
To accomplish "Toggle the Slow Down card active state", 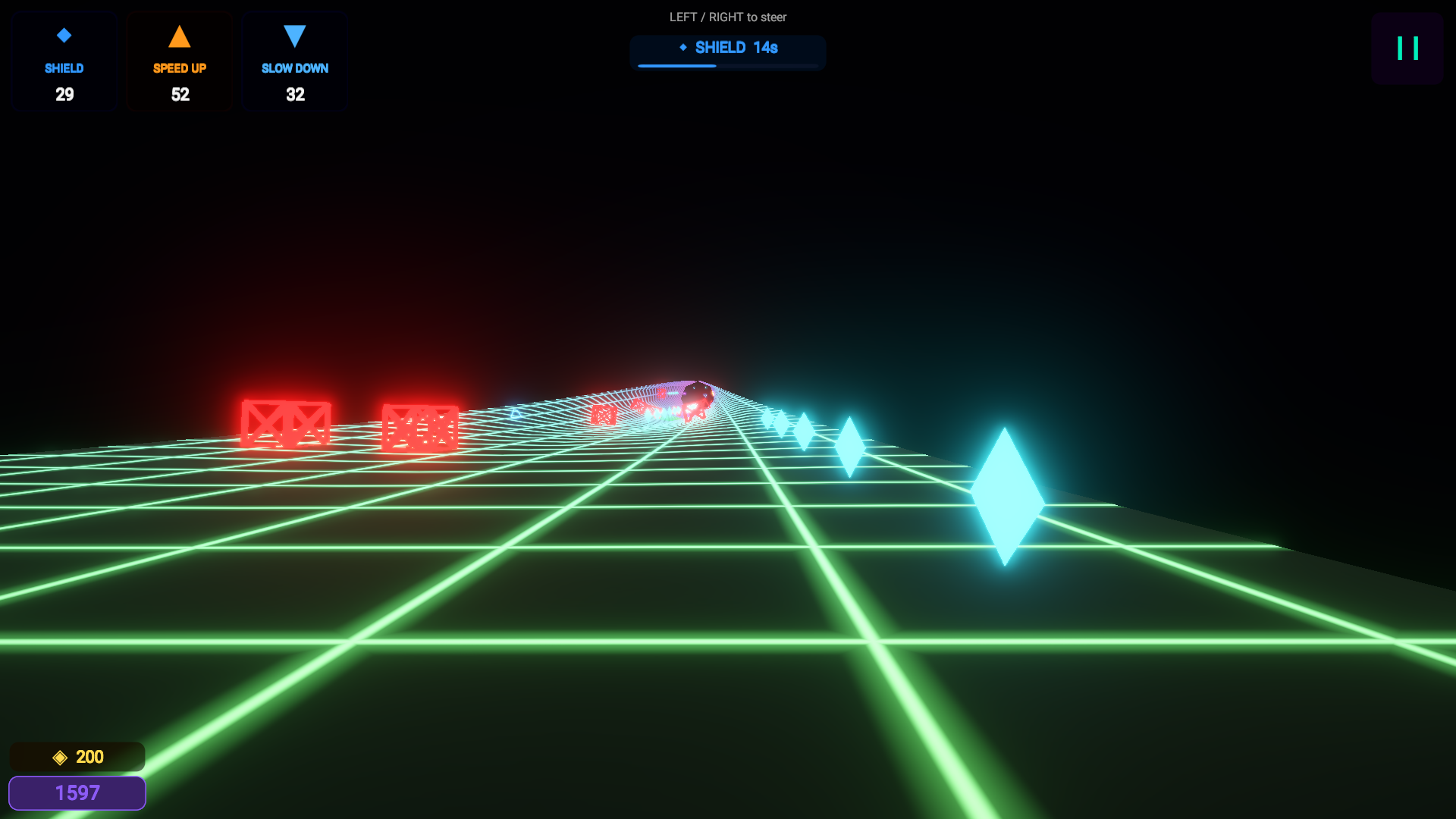I will [x=295, y=61].
